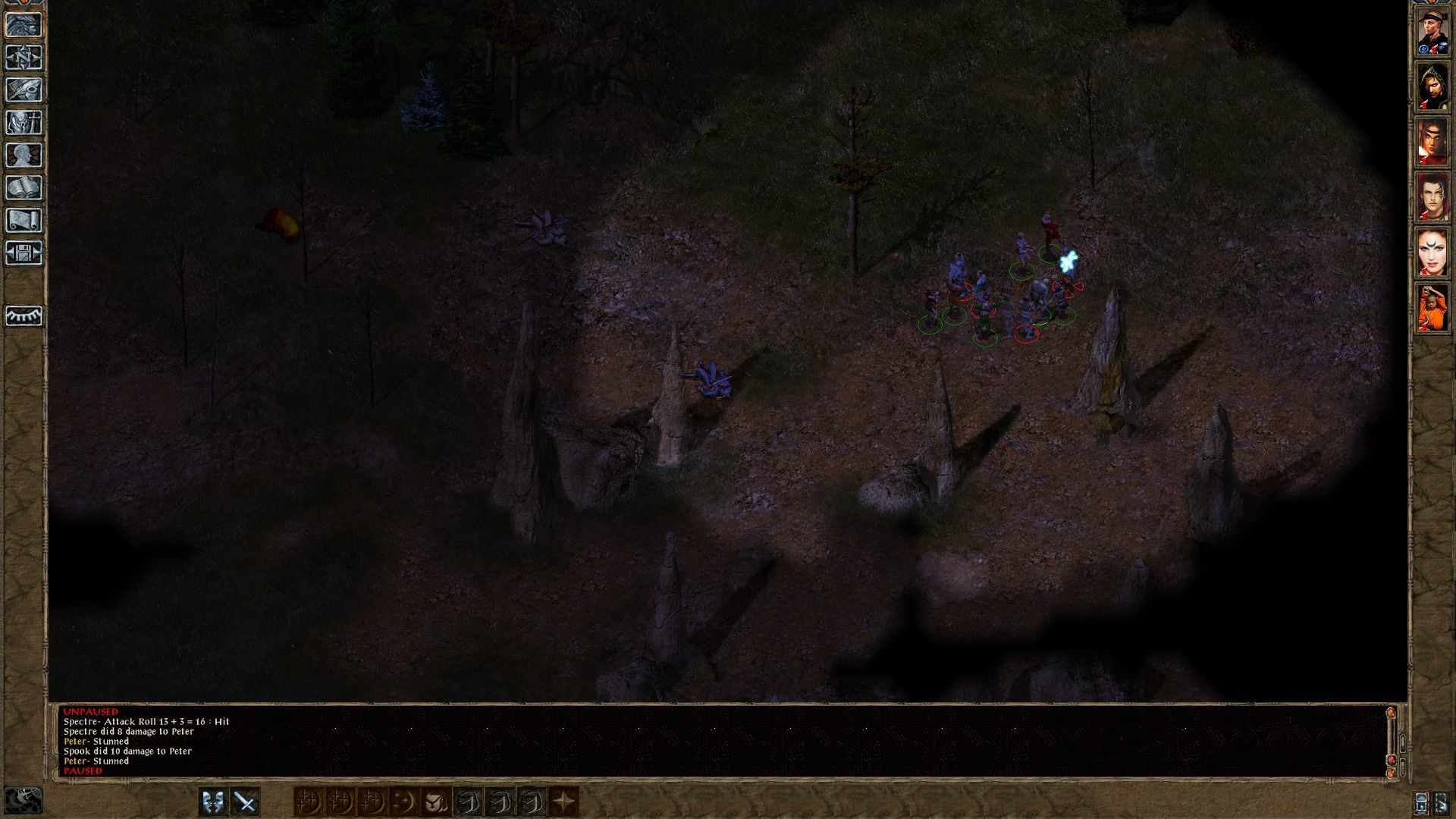1456x819 pixels.
Task: Expand the message log with its upper chevron
Action: (x=1402, y=742)
